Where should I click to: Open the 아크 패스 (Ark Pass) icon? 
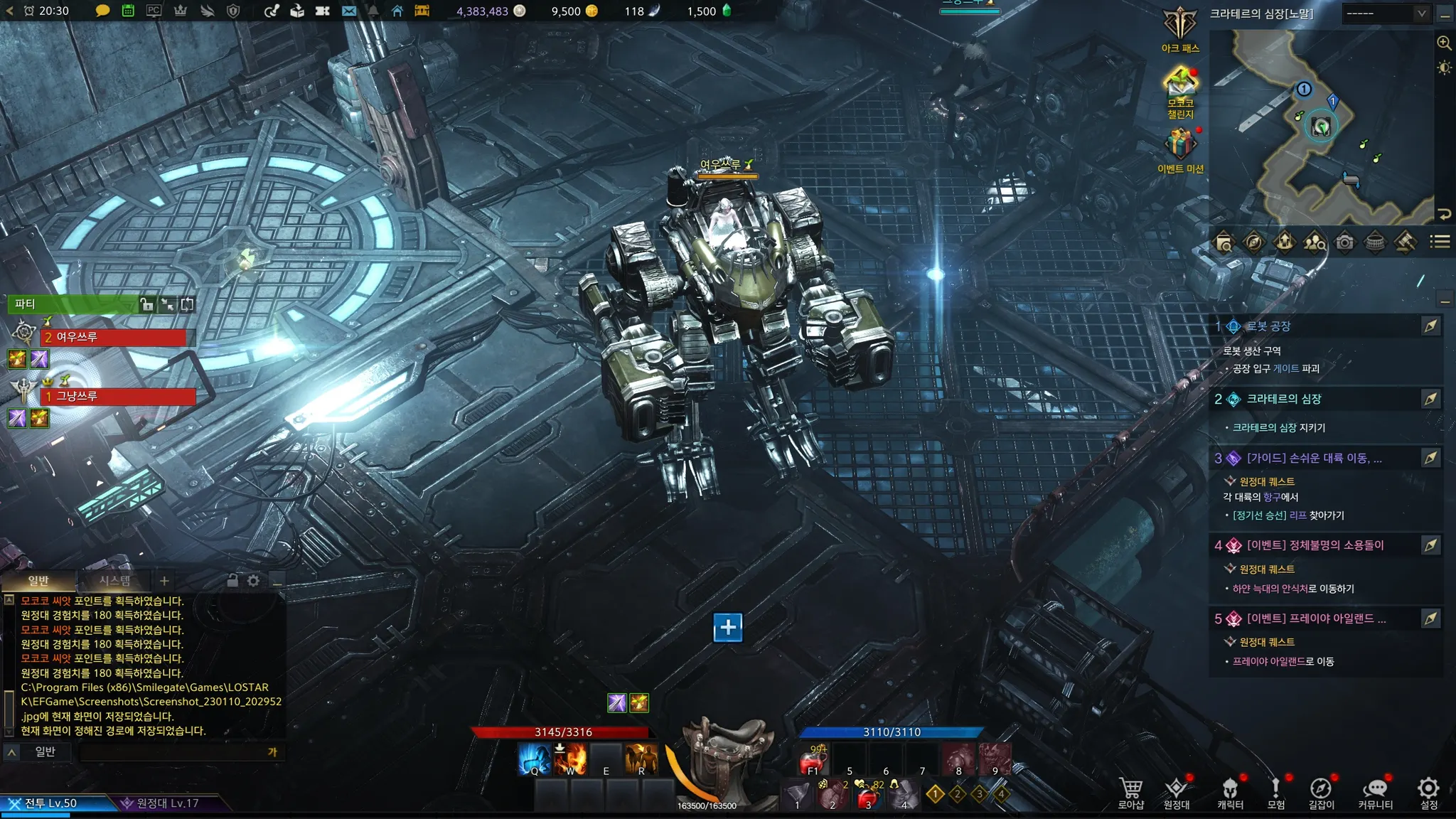click(x=1180, y=28)
